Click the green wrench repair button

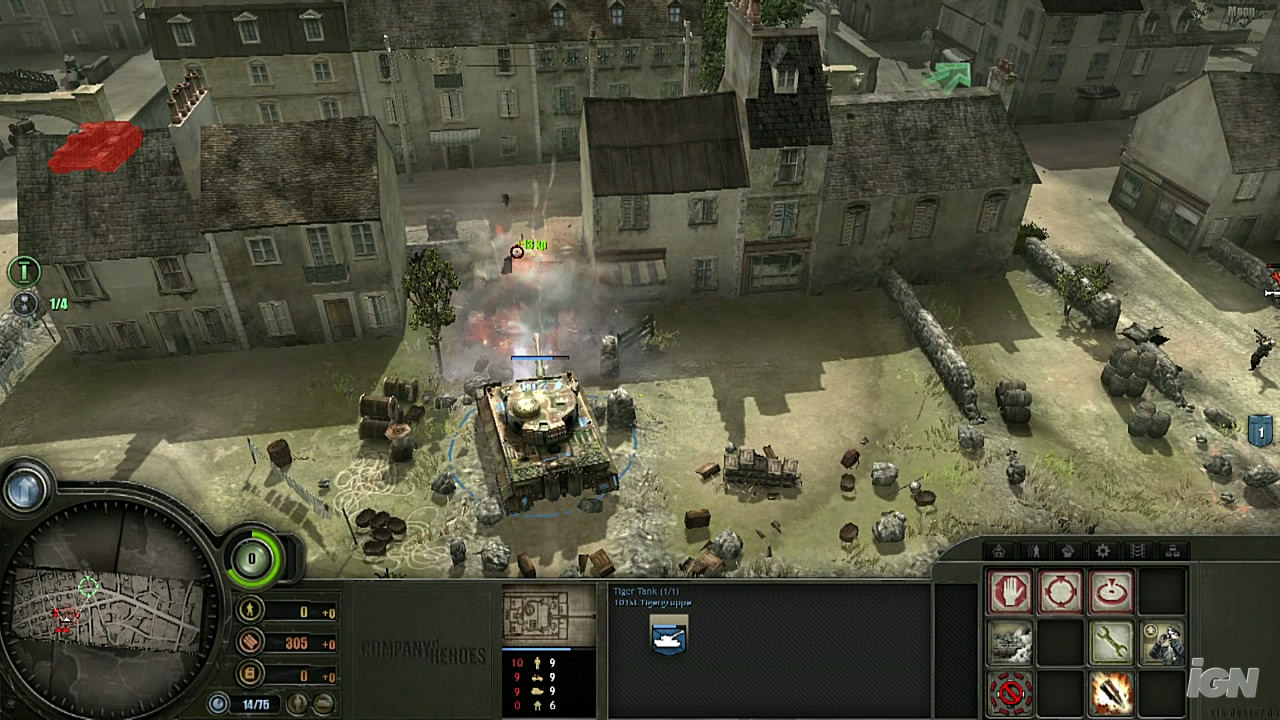(x=1111, y=642)
